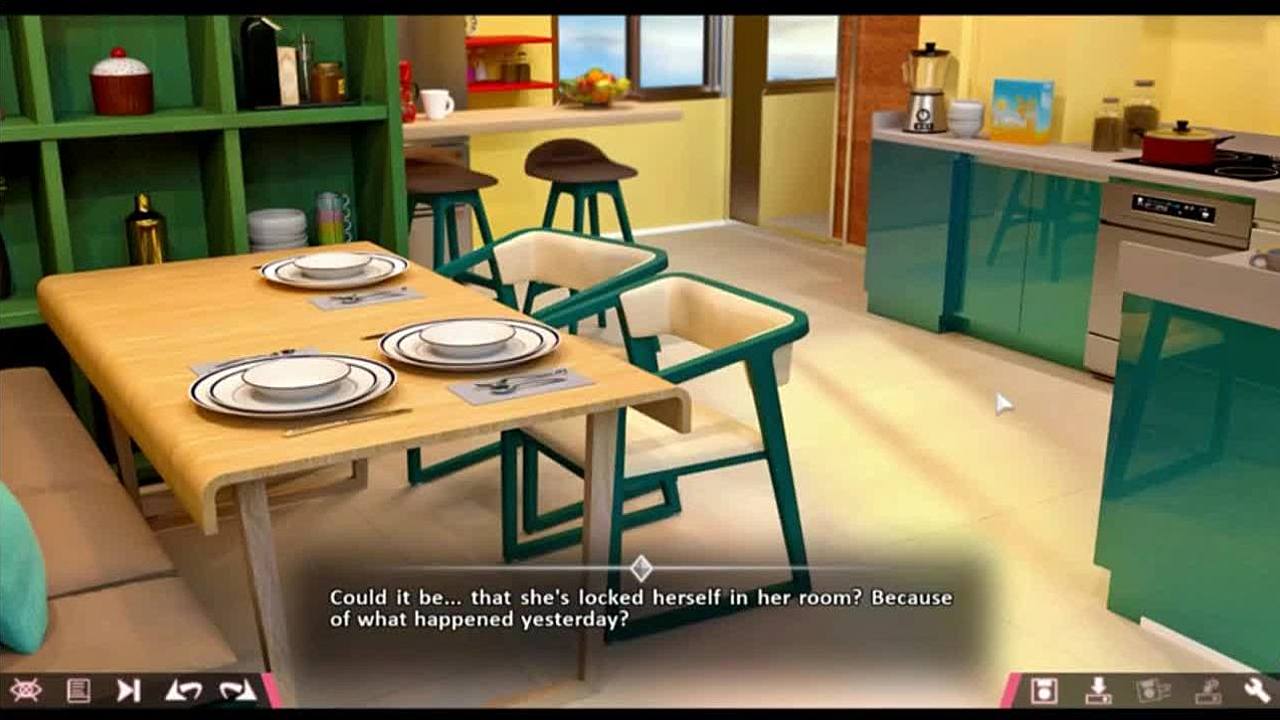Save the game with the floppy disk icon

pos(1044,690)
